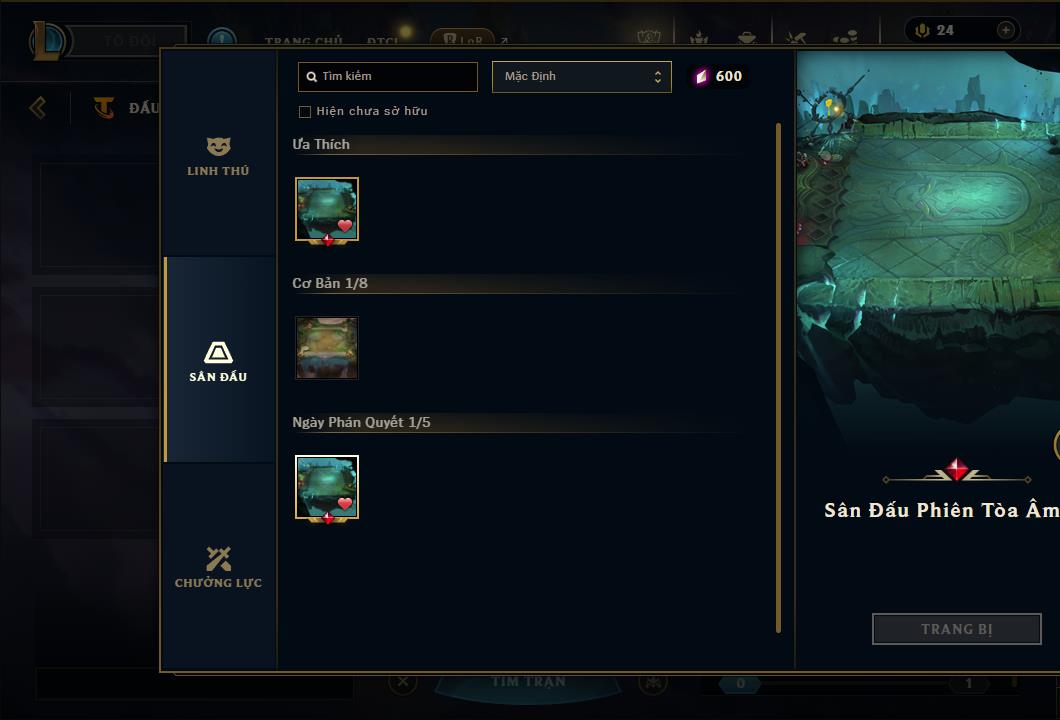Viewport: 1060px width, 720px height.
Task: Select the Sân Đấu tab
Action: pyautogui.click(x=218, y=361)
